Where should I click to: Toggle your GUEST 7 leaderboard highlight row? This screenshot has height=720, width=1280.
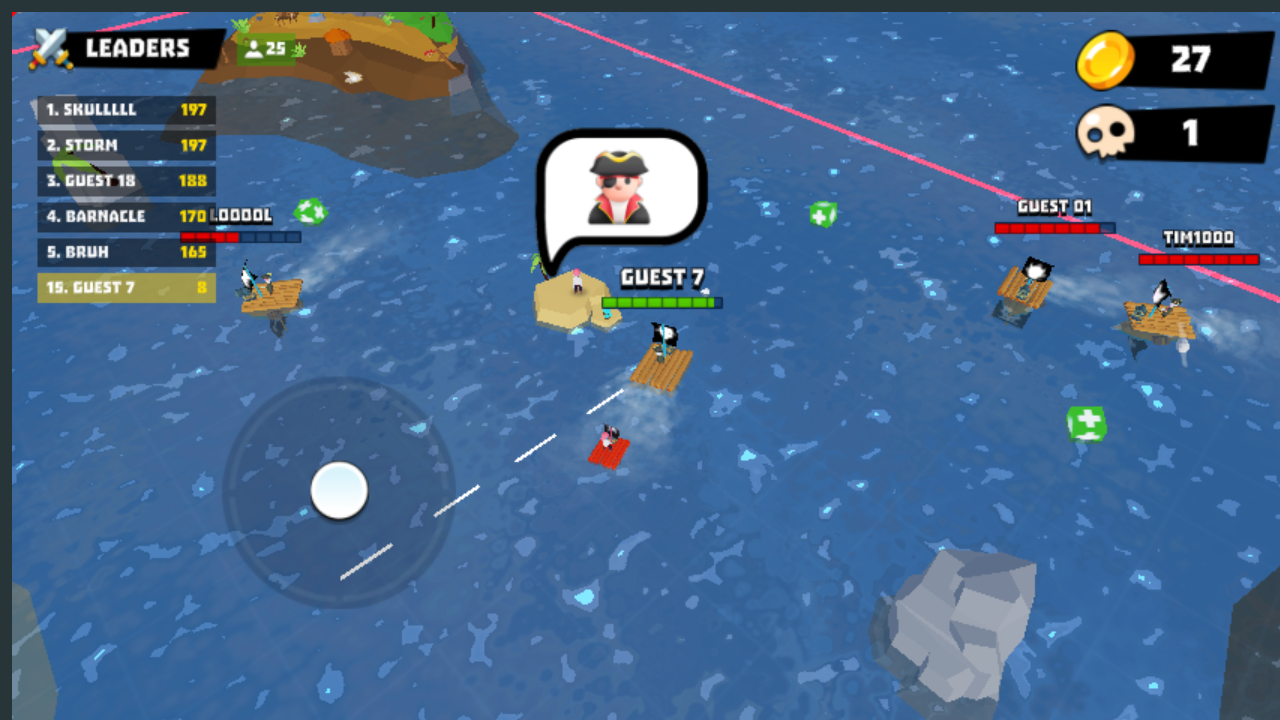pyautogui.click(x=126, y=288)
